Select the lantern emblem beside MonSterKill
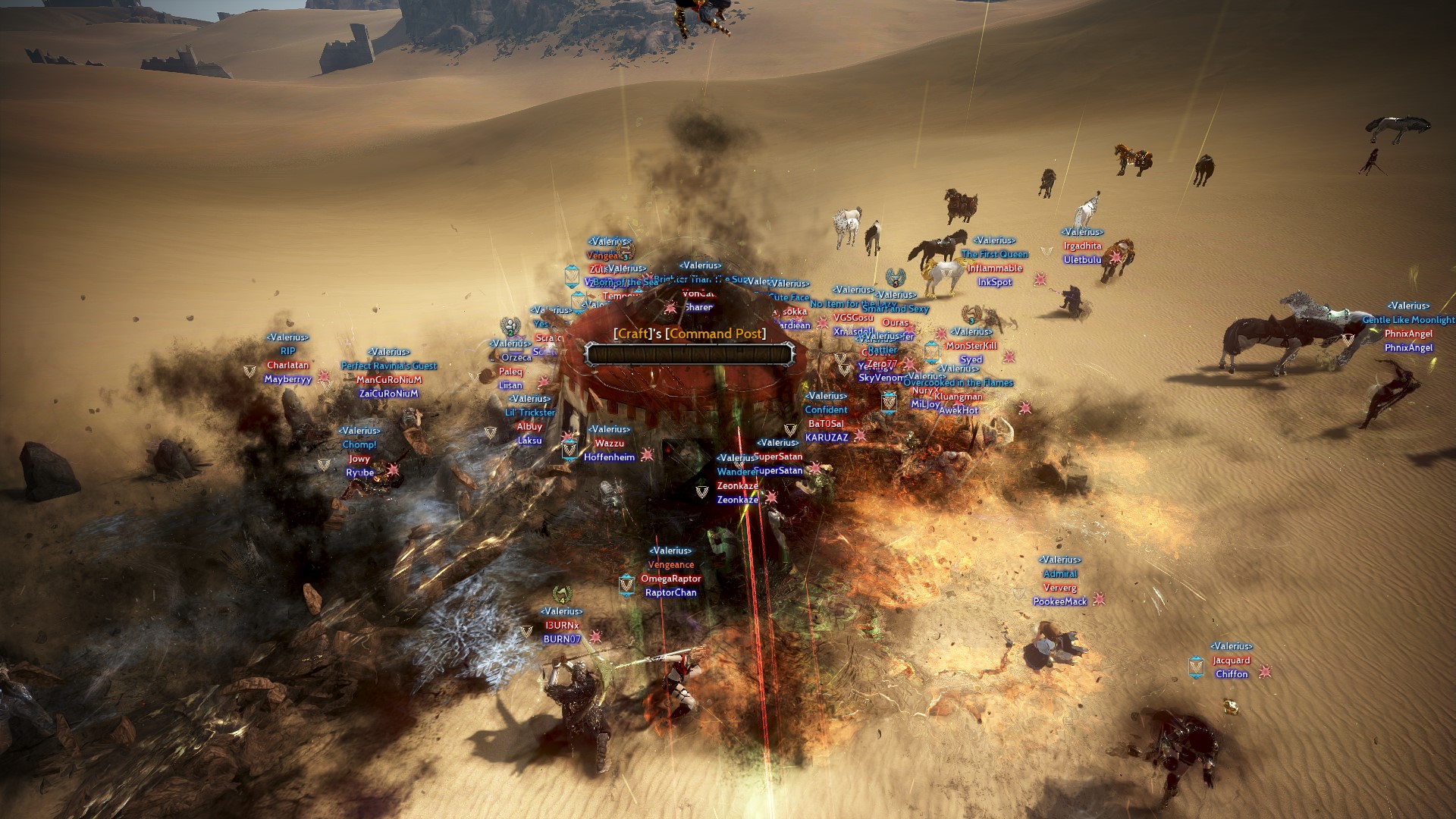The image size is (1456, 819). pos(931,353)
